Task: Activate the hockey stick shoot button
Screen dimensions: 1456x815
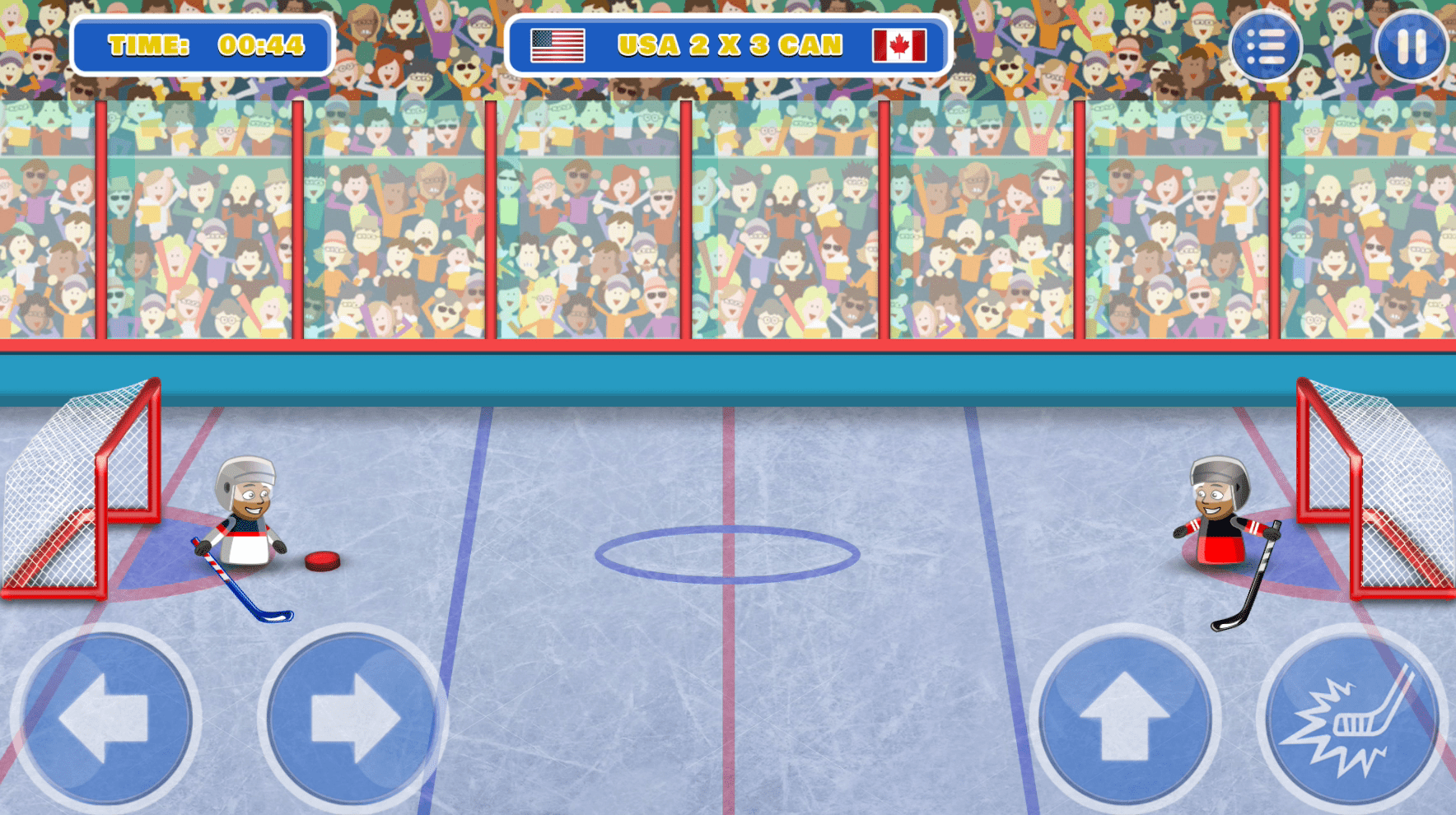Action: (1352, 720)
